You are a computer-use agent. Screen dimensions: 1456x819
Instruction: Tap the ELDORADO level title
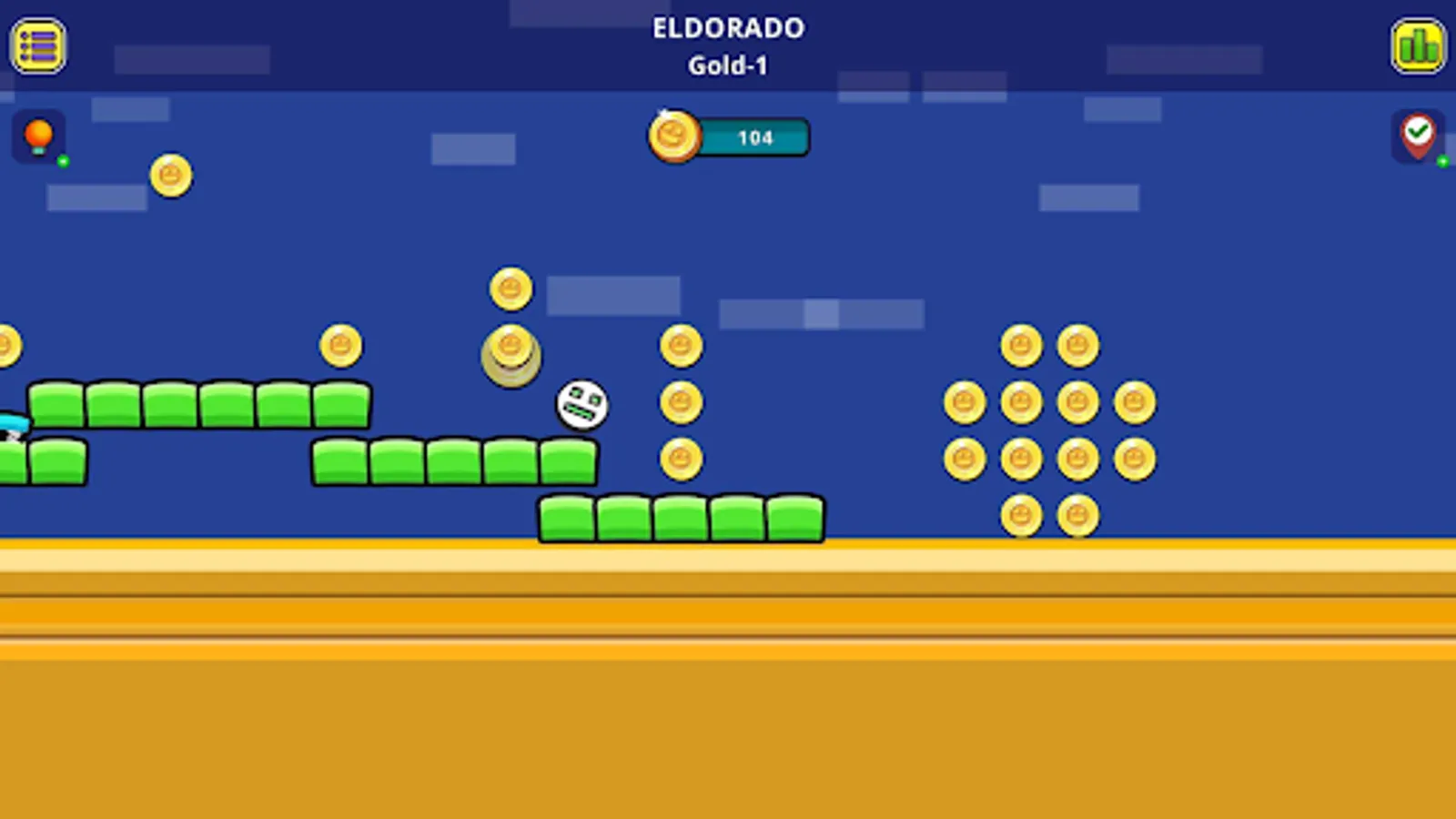point(727,28)
